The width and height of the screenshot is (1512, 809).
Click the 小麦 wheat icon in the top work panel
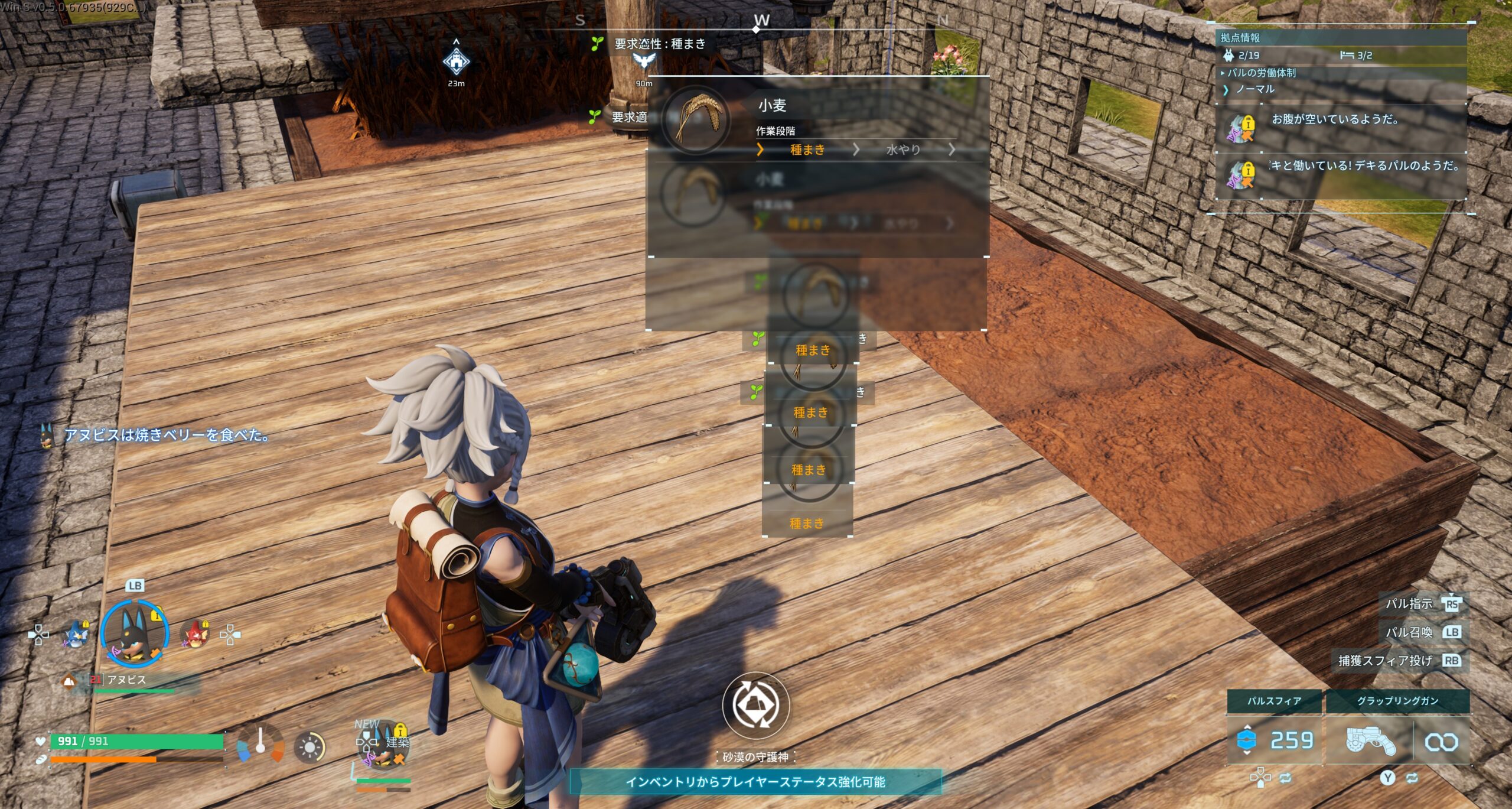696,119
